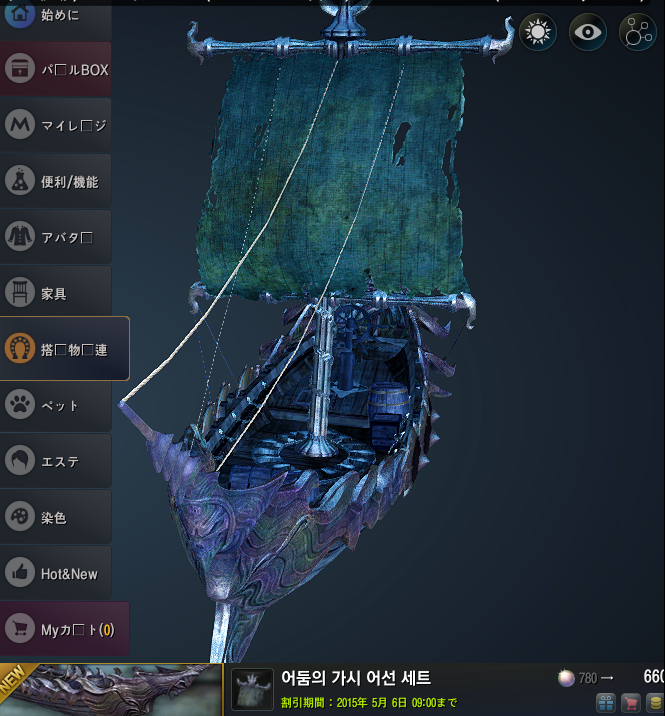The image size is (665, 716).
Task: View the Hot&New category
Action: [x=55, y=573]
